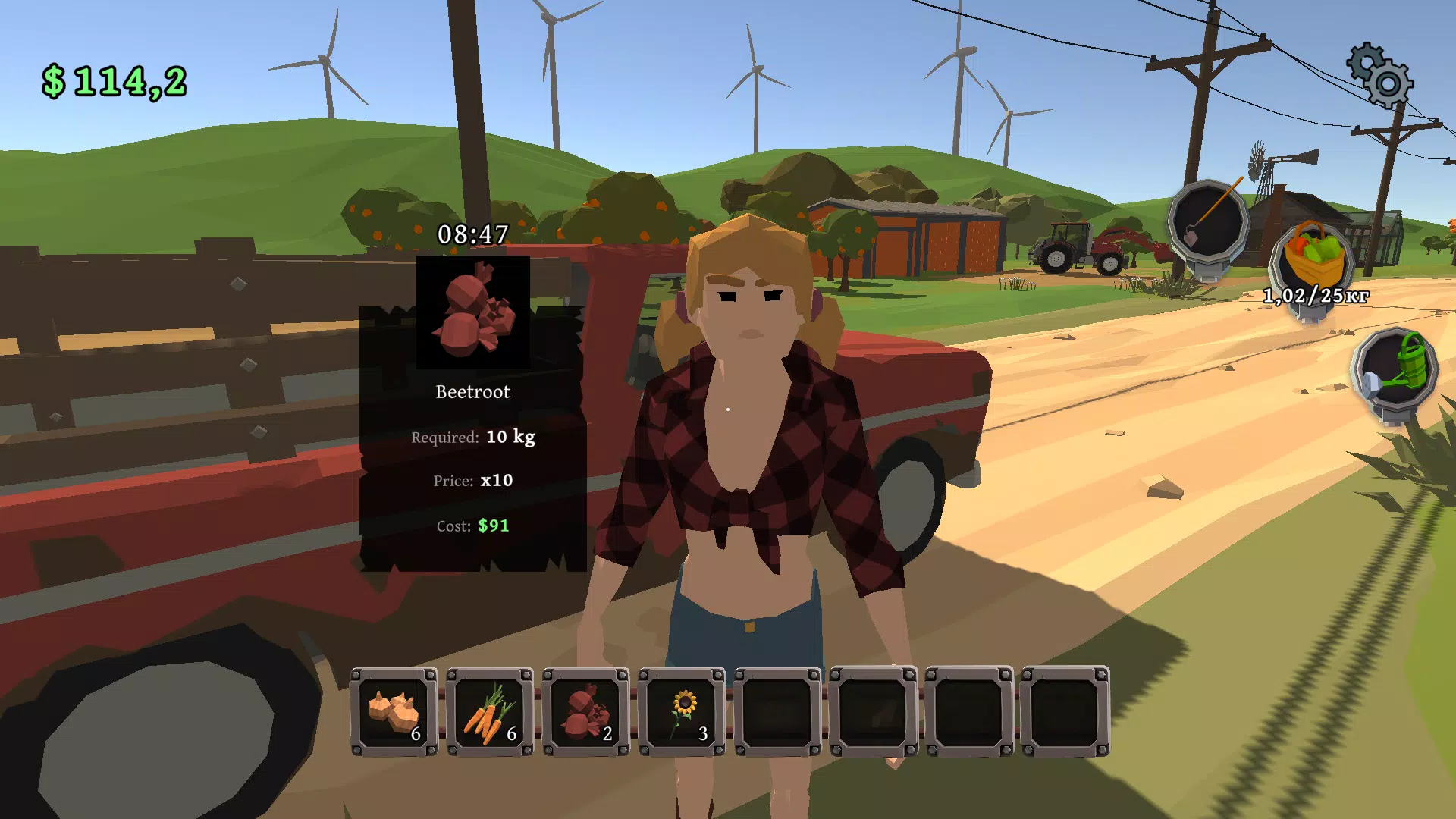Click the Beetroot order item picture

(473, 312)
